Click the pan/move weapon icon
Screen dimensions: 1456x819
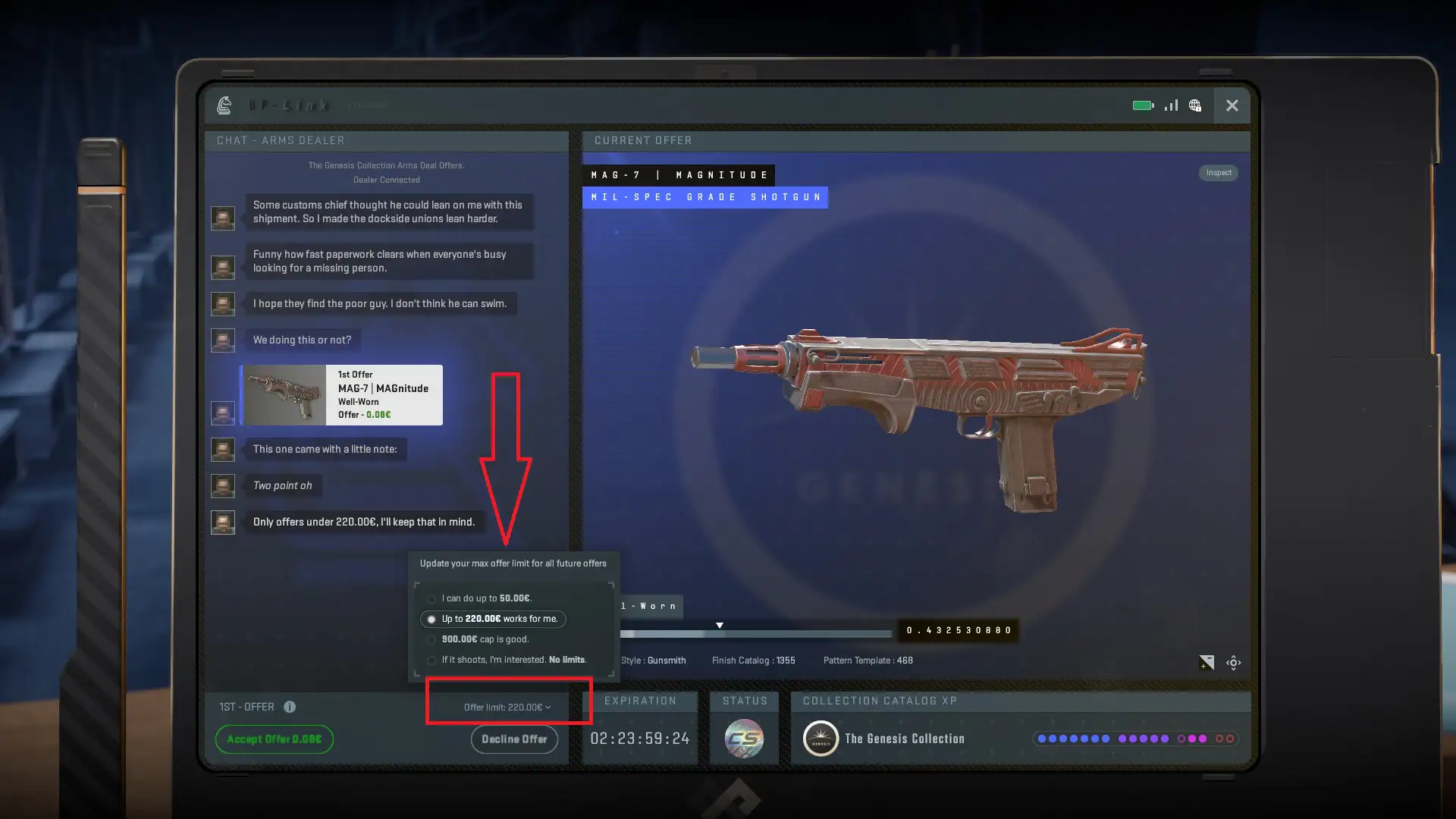(x=1234, y=662)
